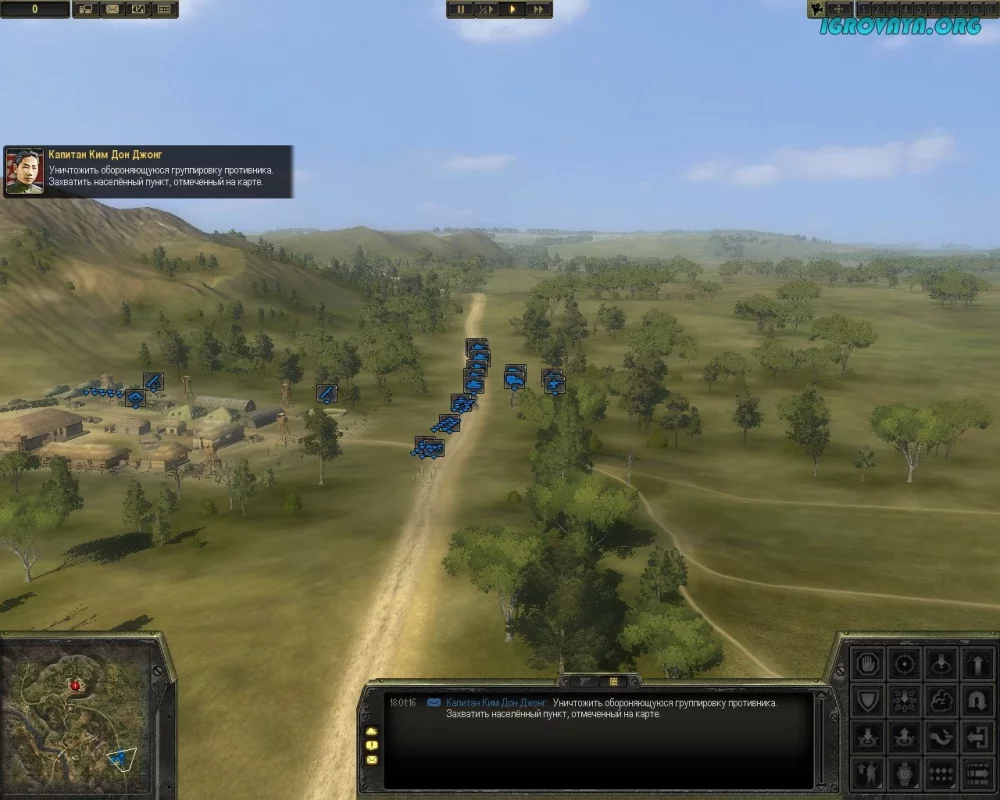Image resolution: width=1000 pixels, height=800 pixels.
Task: Toggle the exclamation alerts filter in log
Action: coord(371,746)
